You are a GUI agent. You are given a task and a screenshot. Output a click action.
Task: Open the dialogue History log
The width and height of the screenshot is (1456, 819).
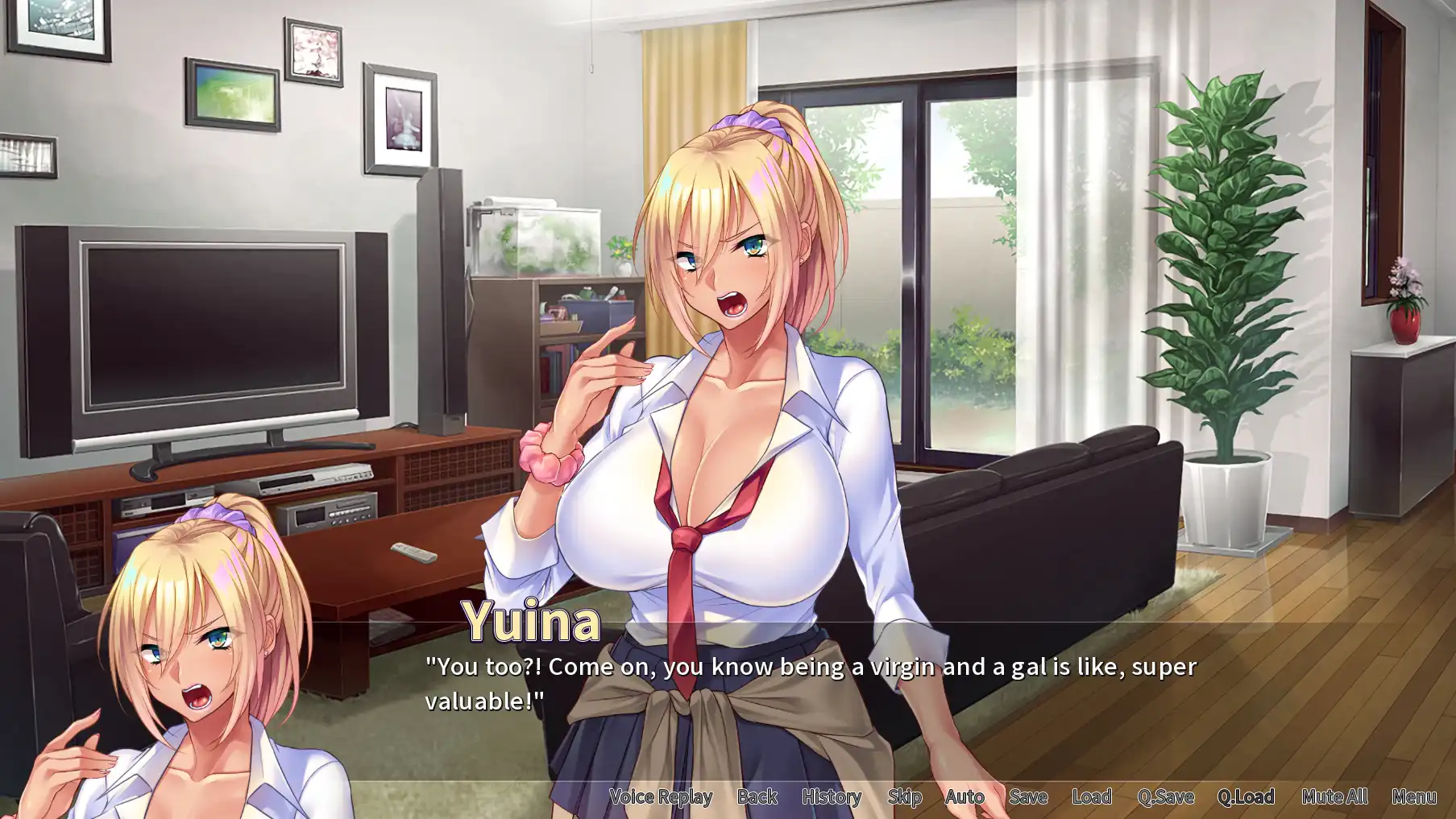click(831, 796)
